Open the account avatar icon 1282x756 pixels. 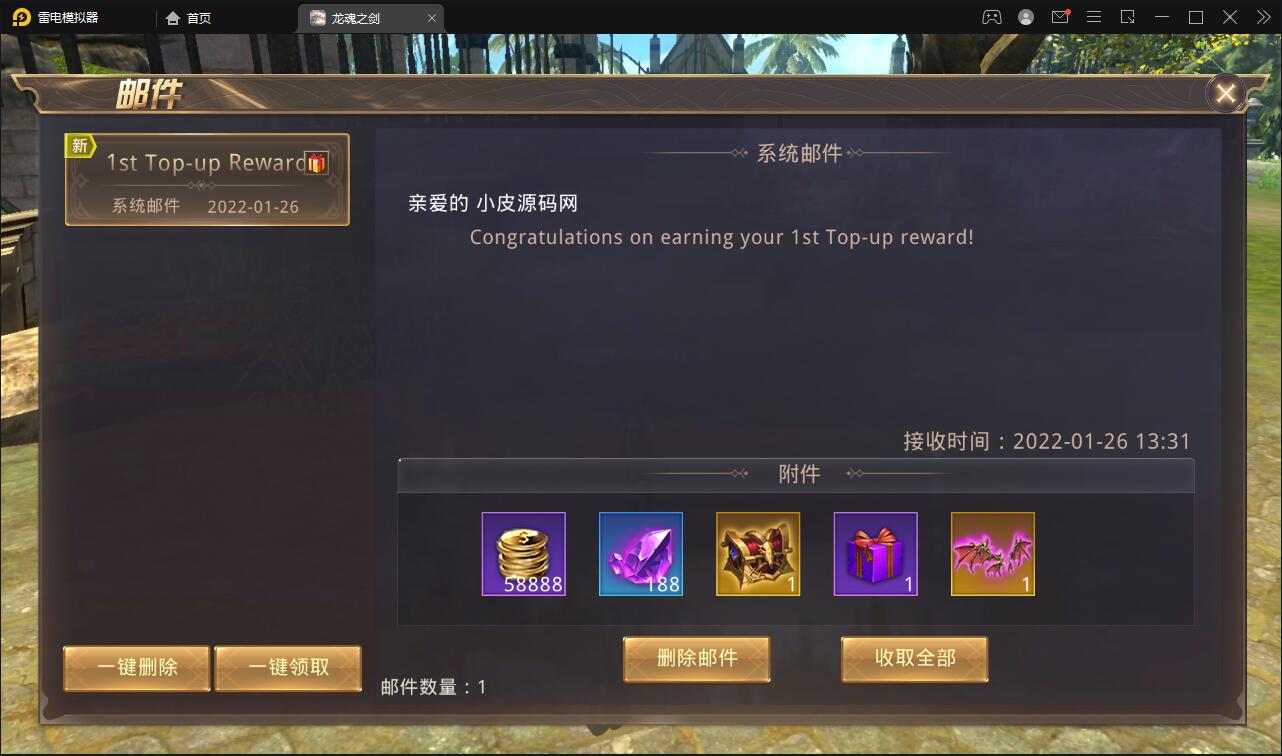click(1023, 16)
